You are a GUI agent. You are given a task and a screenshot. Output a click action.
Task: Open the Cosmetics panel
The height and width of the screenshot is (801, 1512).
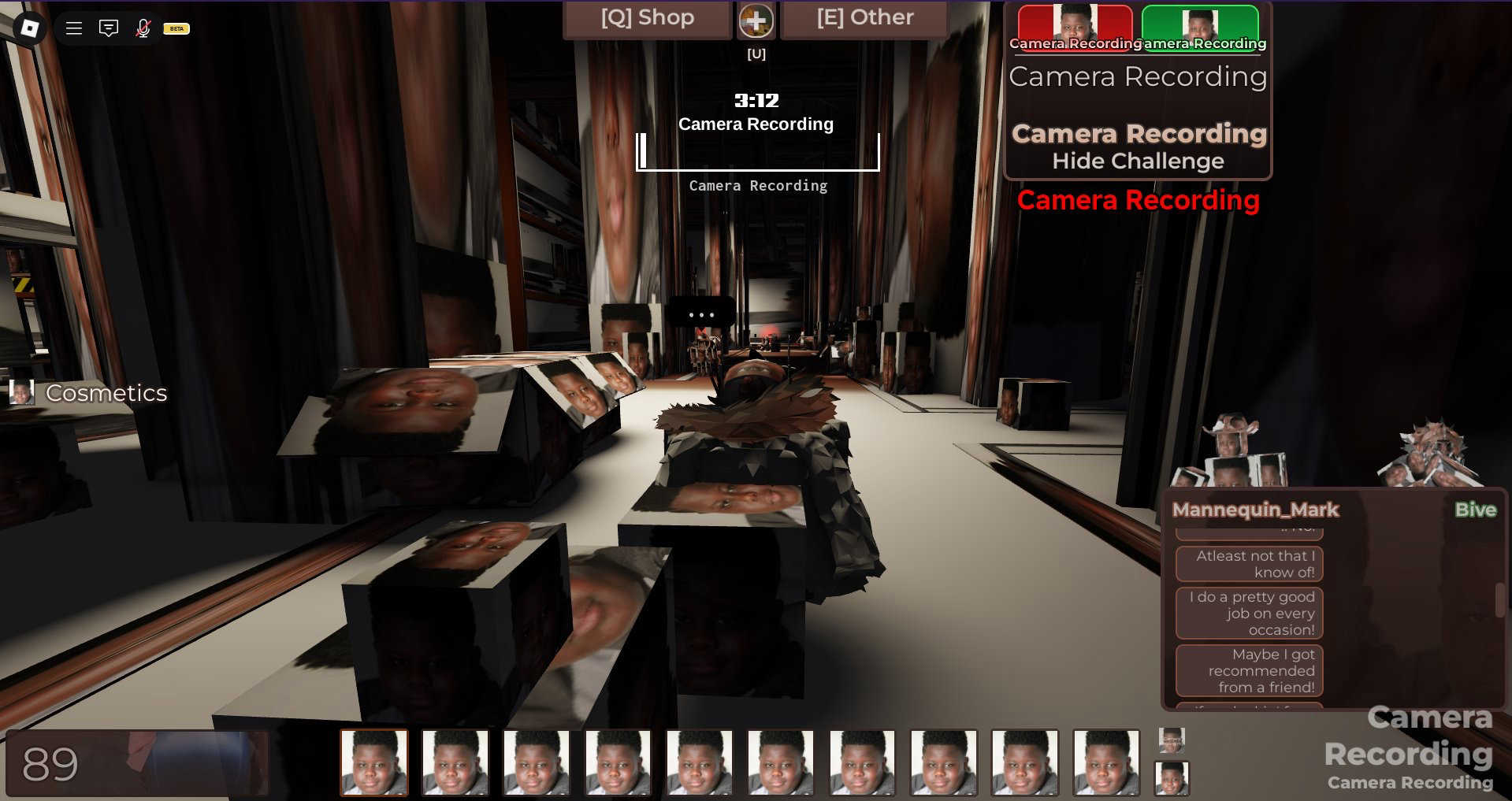pyautogui.click(x=89, y=392)
